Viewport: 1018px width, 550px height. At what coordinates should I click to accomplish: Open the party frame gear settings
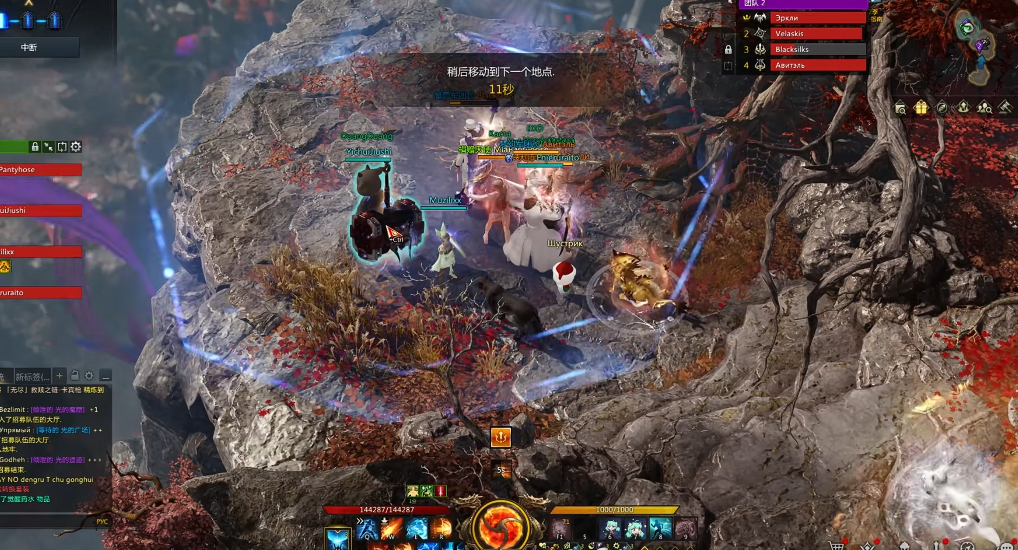coord(76,147)
